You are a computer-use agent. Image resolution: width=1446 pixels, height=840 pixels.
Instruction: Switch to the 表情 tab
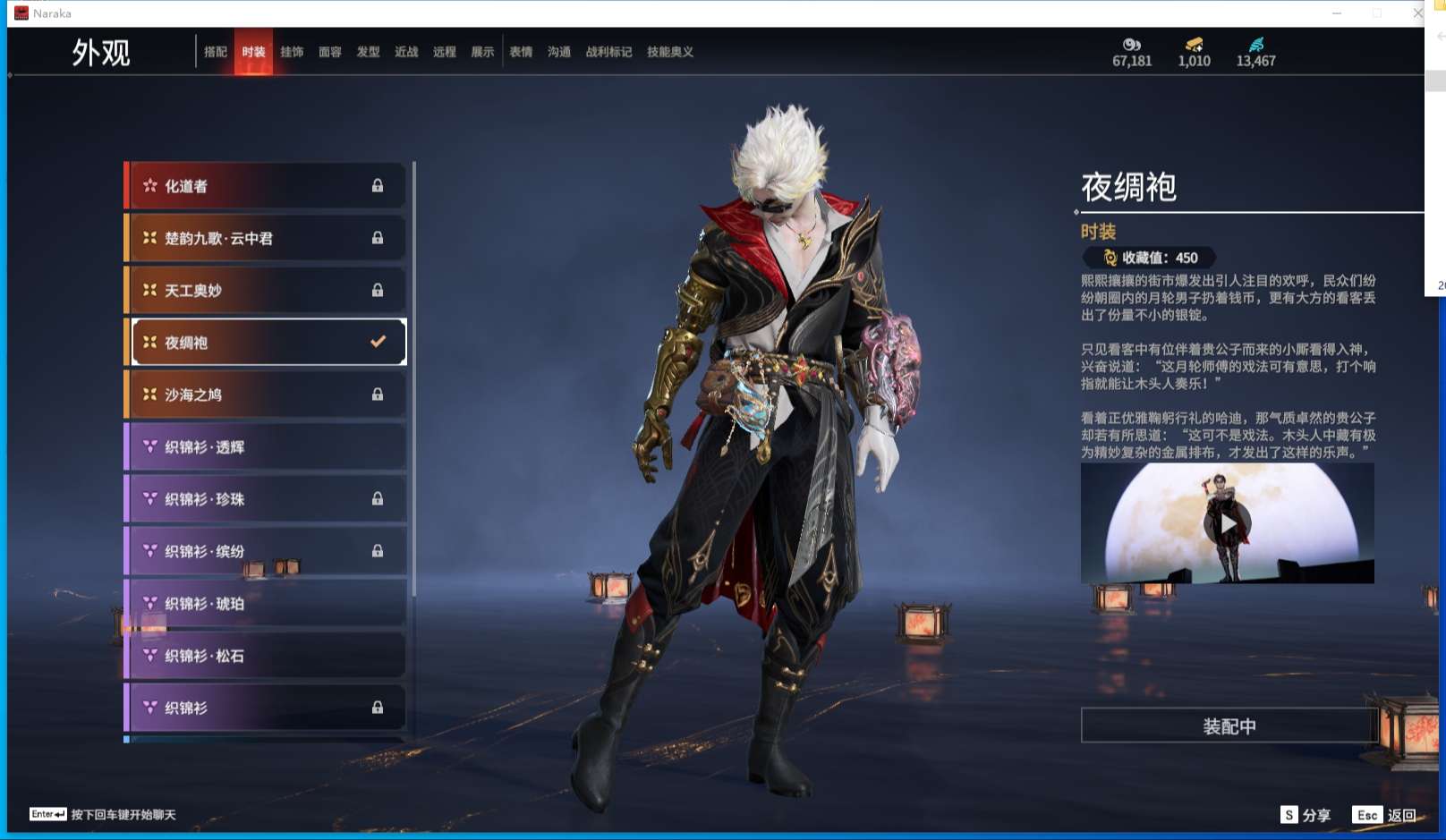[x=521, y=52]
